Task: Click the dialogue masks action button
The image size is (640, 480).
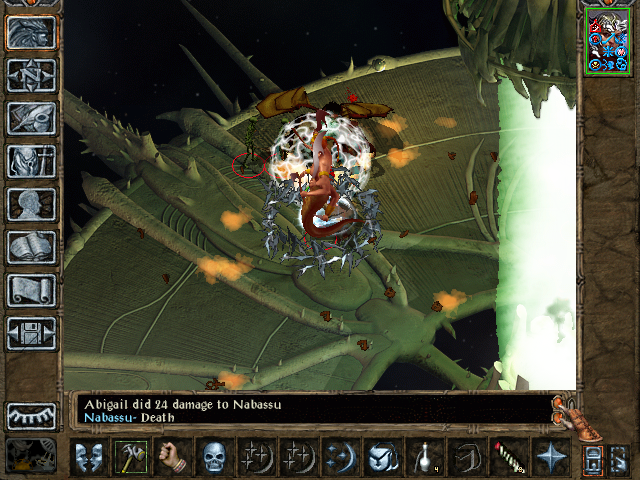Action: click(x=87, y=457)
